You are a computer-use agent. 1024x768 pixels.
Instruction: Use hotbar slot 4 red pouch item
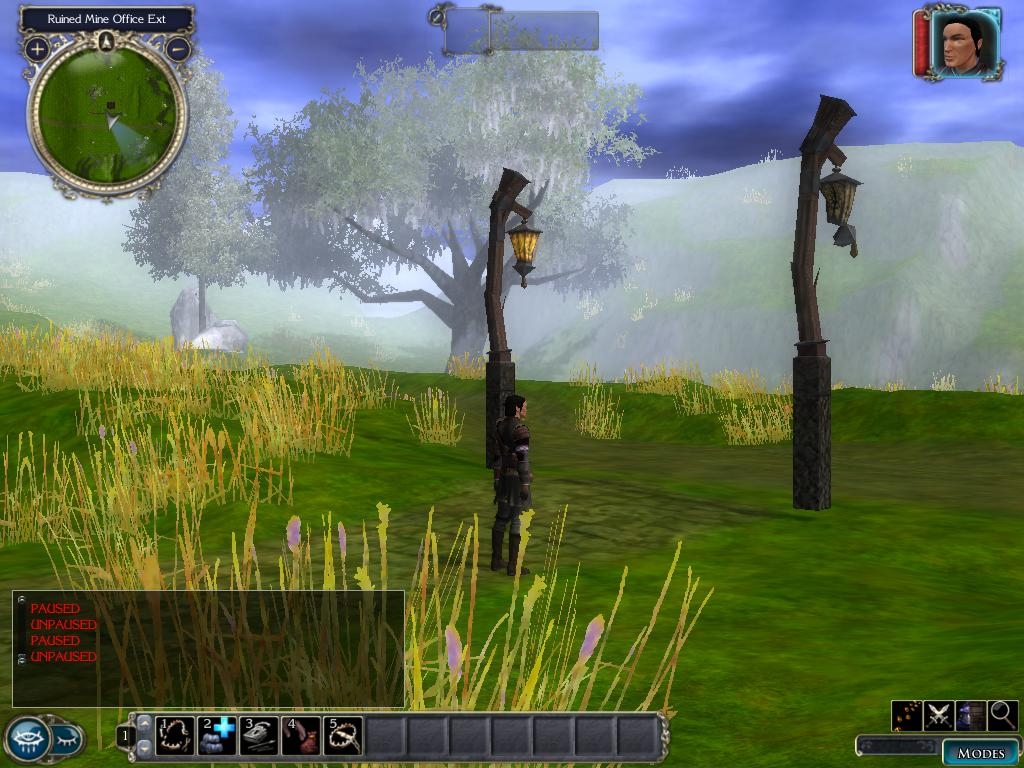301,736
